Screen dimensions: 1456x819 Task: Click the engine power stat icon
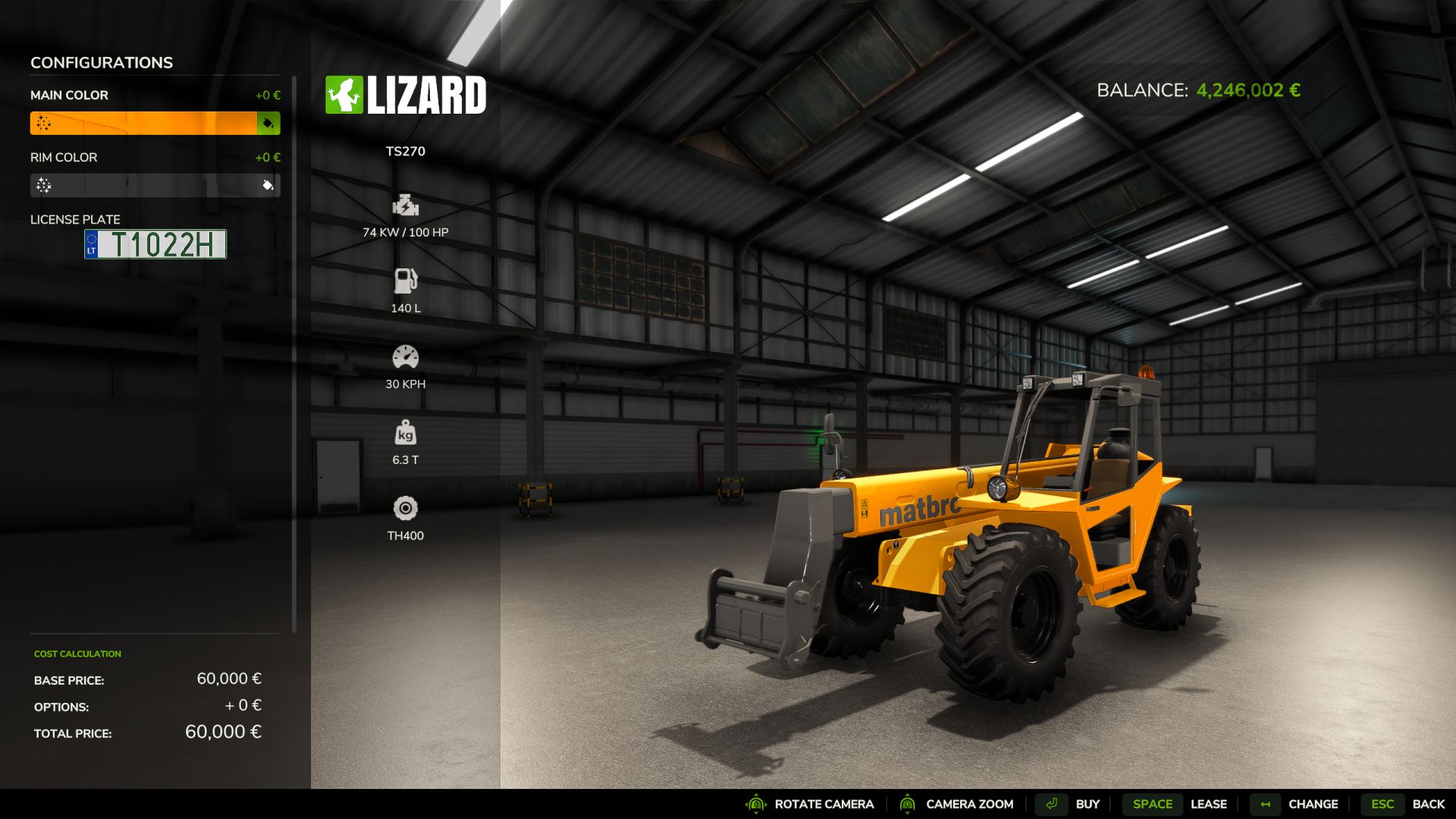click(406, 206)
